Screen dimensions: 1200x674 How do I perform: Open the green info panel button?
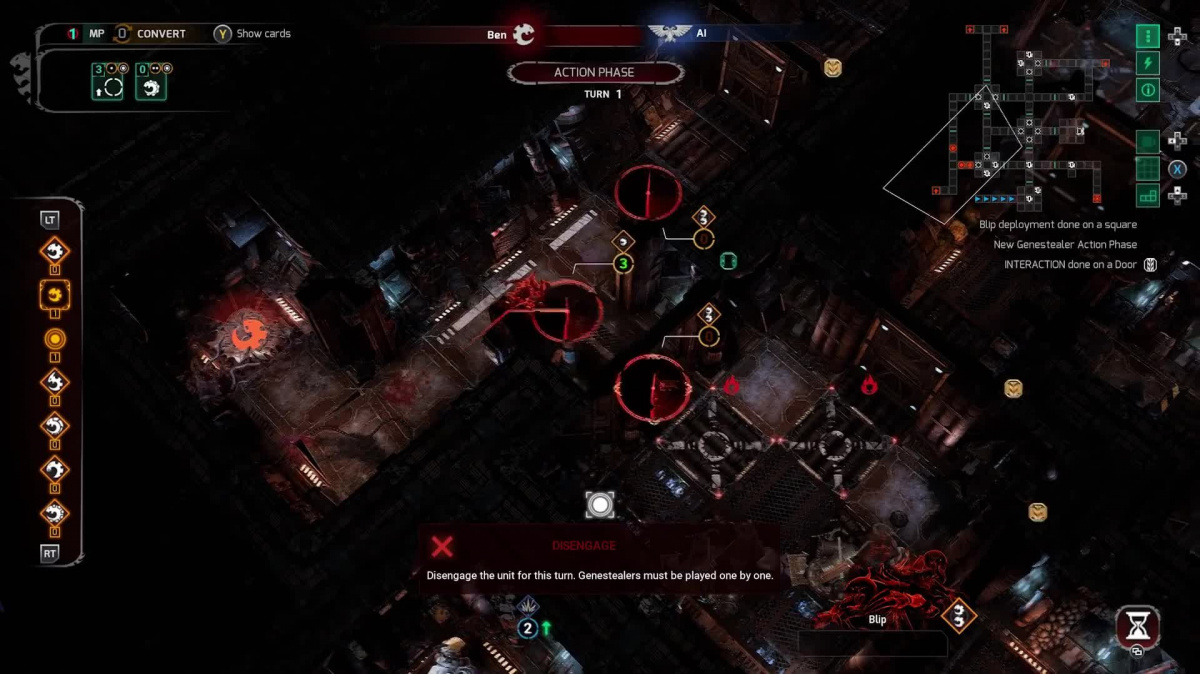pos(1147,90)
